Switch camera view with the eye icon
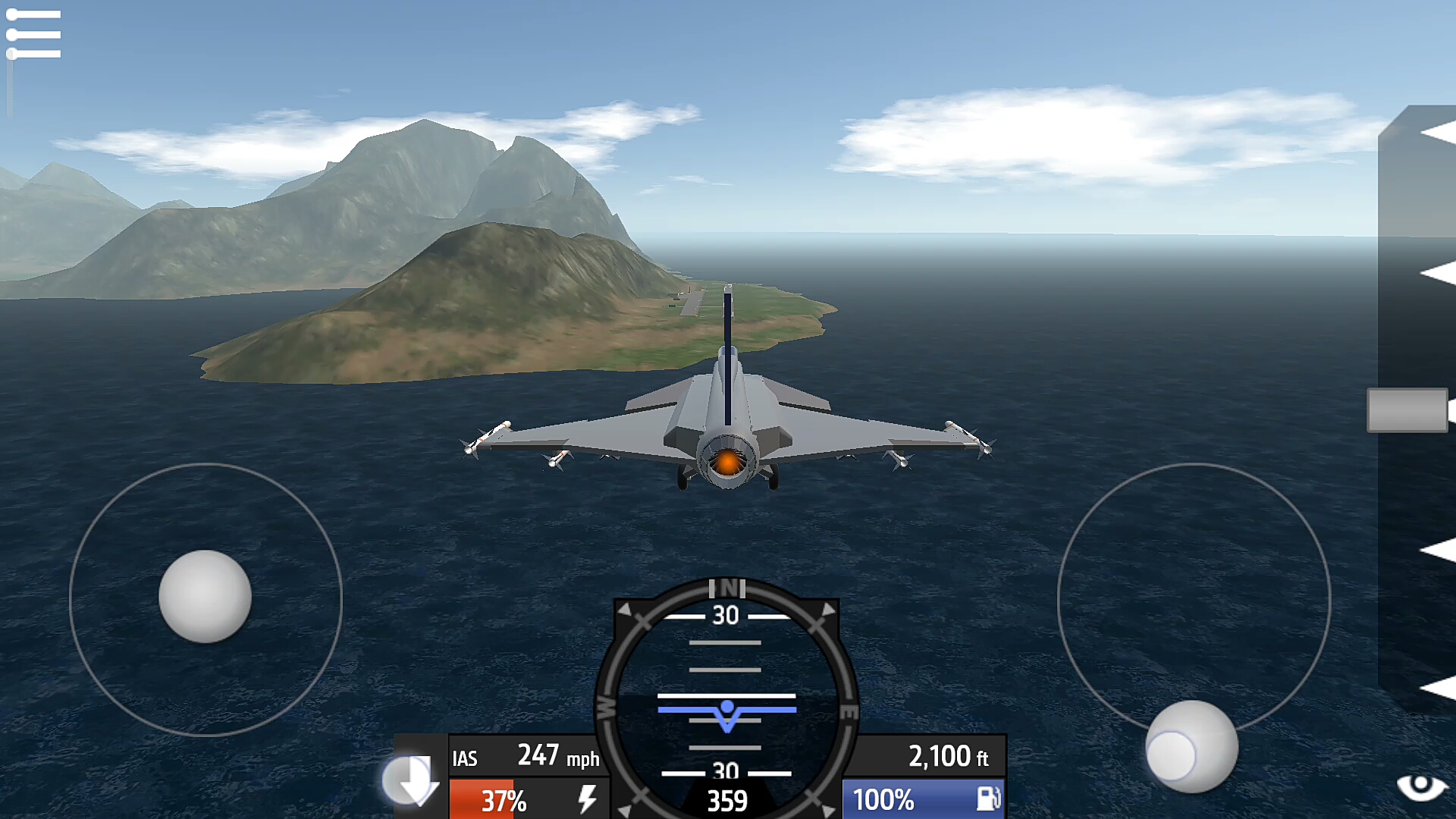The image size is (1456, 819). tap(1421, 787)
